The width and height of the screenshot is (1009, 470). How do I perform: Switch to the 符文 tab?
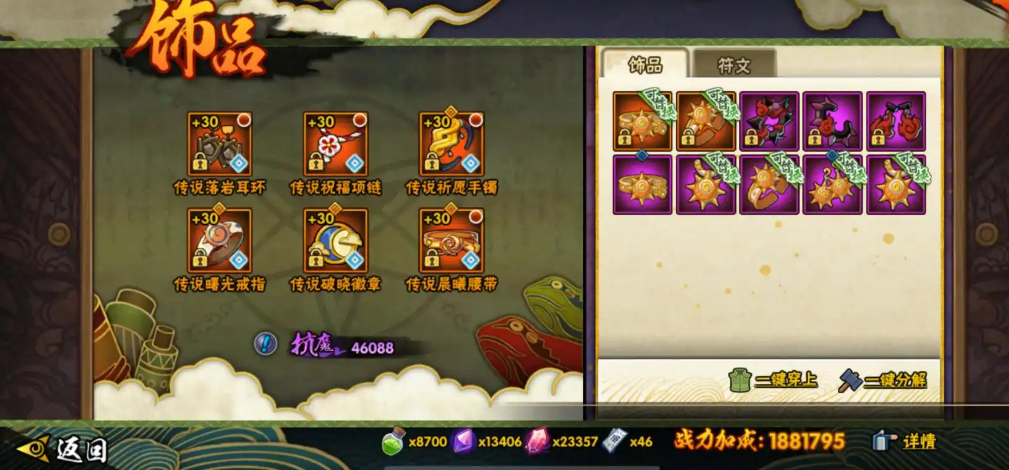tap(733, 65)
